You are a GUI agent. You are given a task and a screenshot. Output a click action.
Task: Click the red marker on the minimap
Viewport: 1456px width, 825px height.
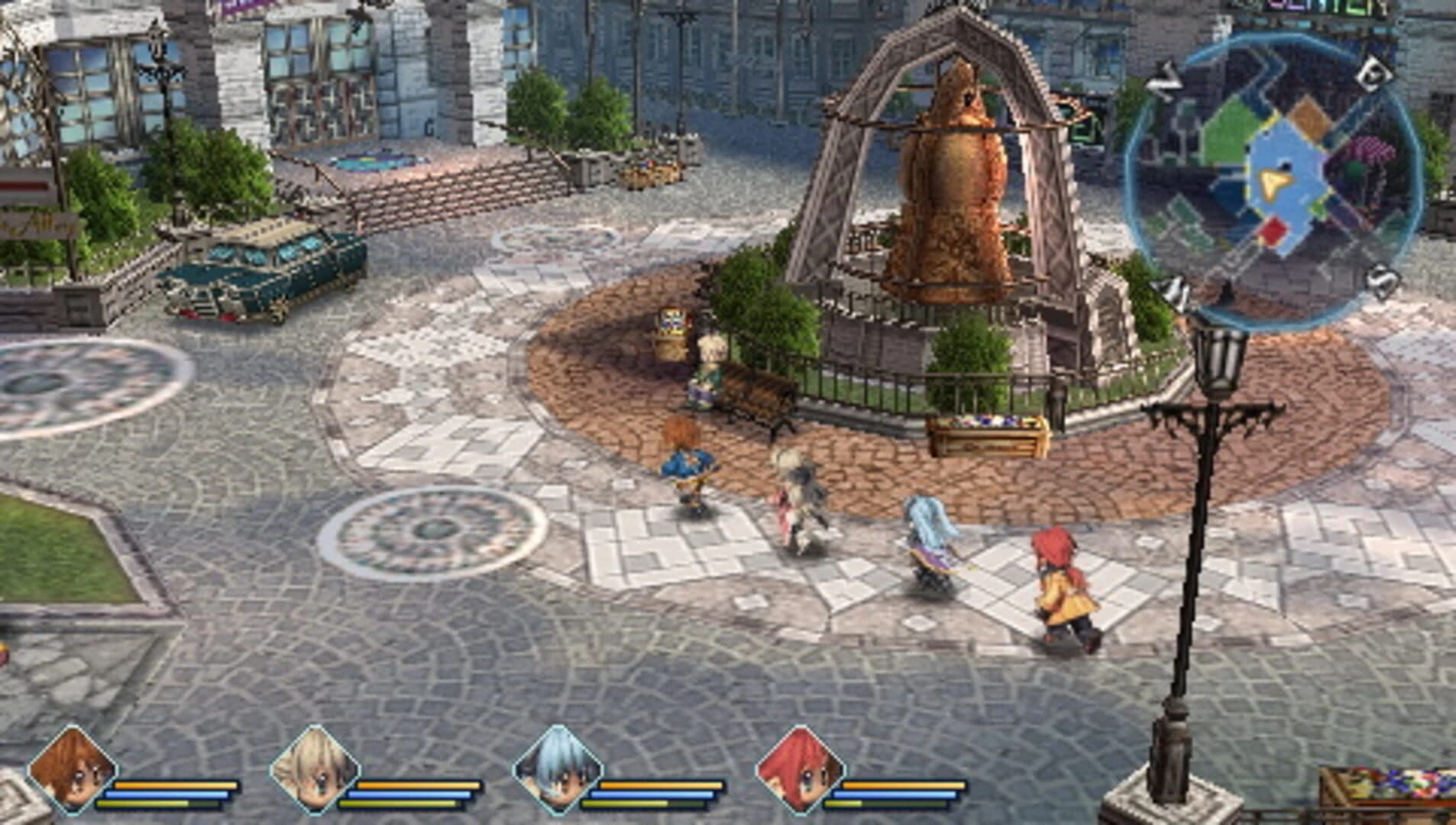tap(1271, 230)
